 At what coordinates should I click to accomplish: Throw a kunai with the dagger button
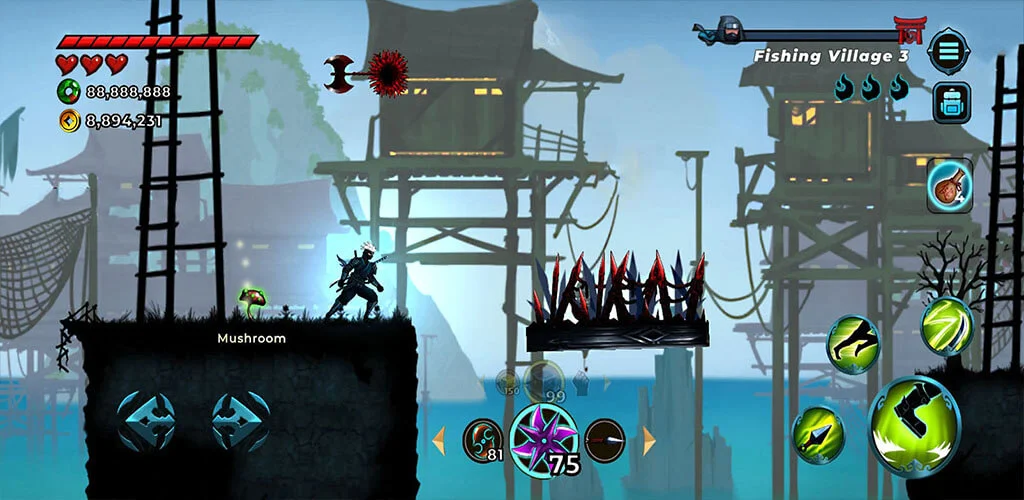818,435
